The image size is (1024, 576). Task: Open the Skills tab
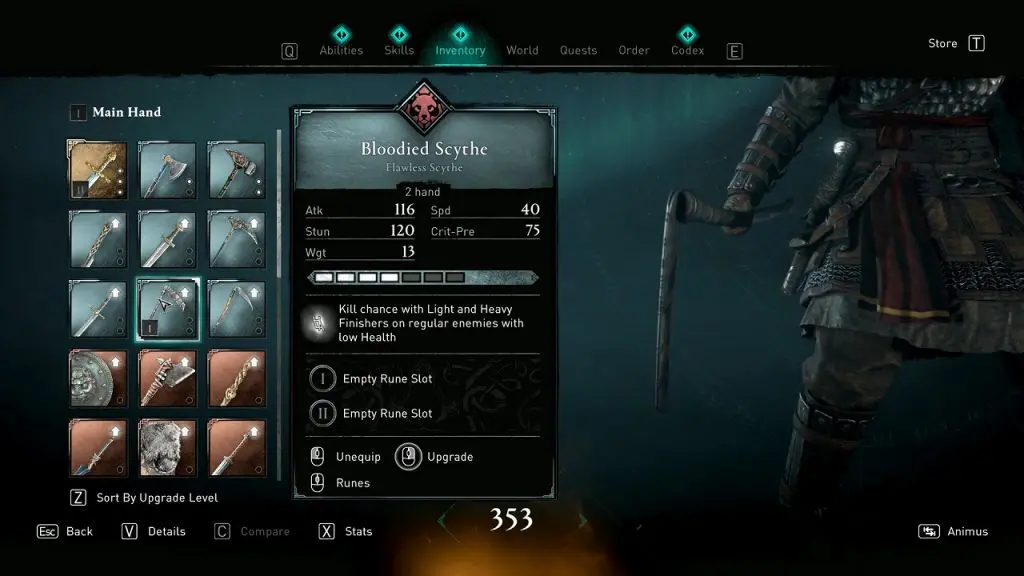(399, 50)
